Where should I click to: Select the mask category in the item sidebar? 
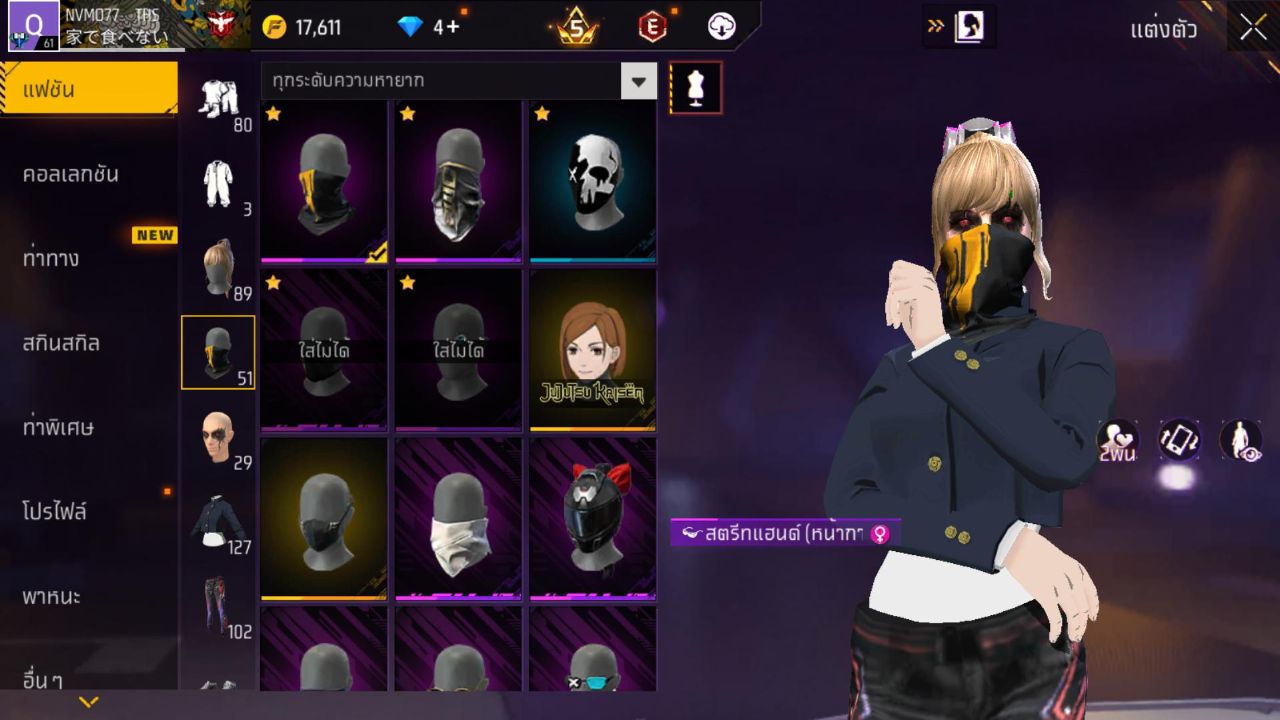[x=218, y=352]
